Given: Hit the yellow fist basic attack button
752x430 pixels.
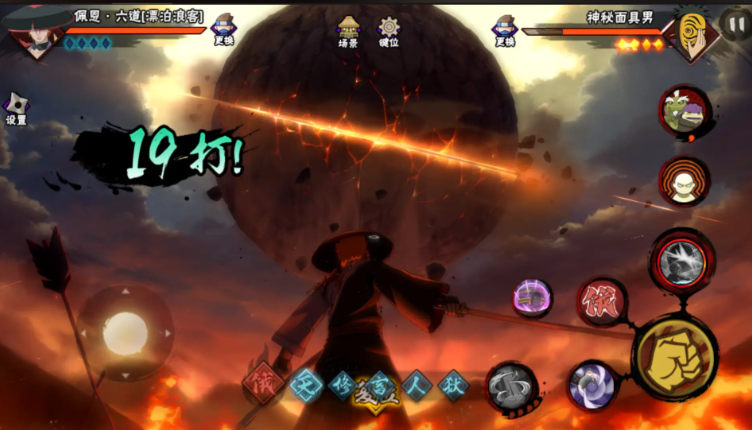Looking at the screenshot, I should pos(674,358).
